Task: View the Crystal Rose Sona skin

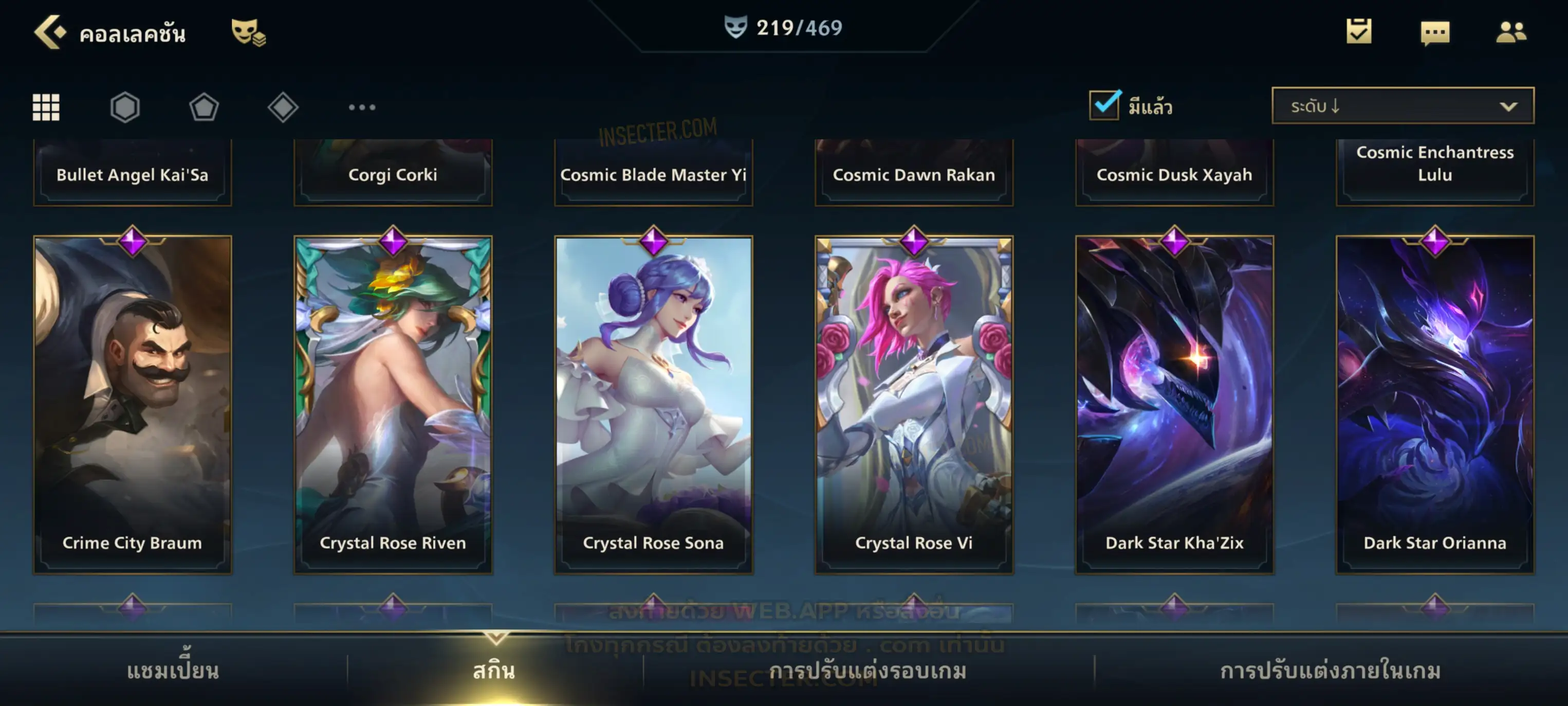Action: point(654,405)
